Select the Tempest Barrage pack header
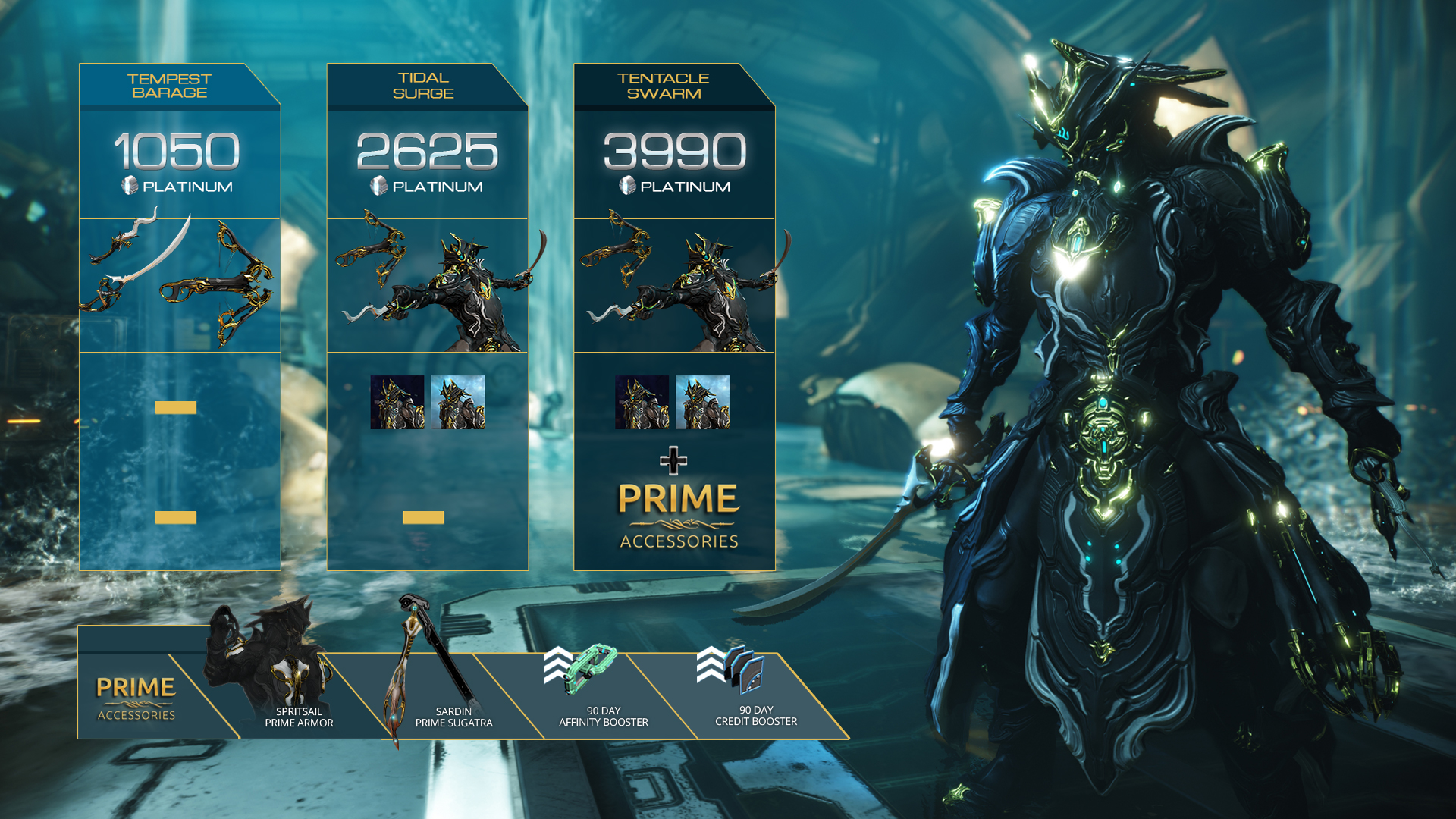This screenshot has height=819, width=1456. [x=169, y=86]
